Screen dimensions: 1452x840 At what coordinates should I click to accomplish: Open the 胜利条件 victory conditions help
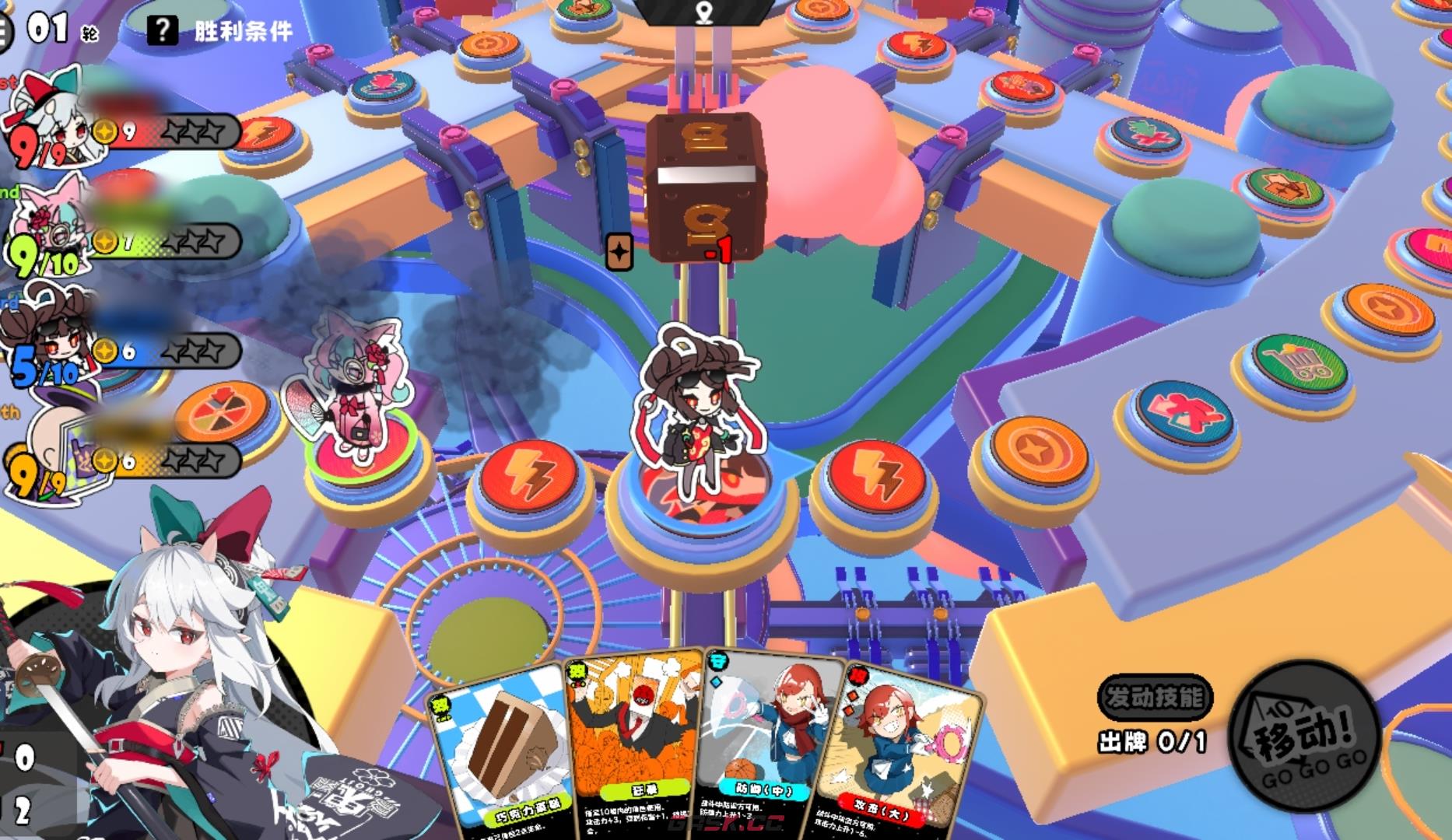(x=220, y=31)
